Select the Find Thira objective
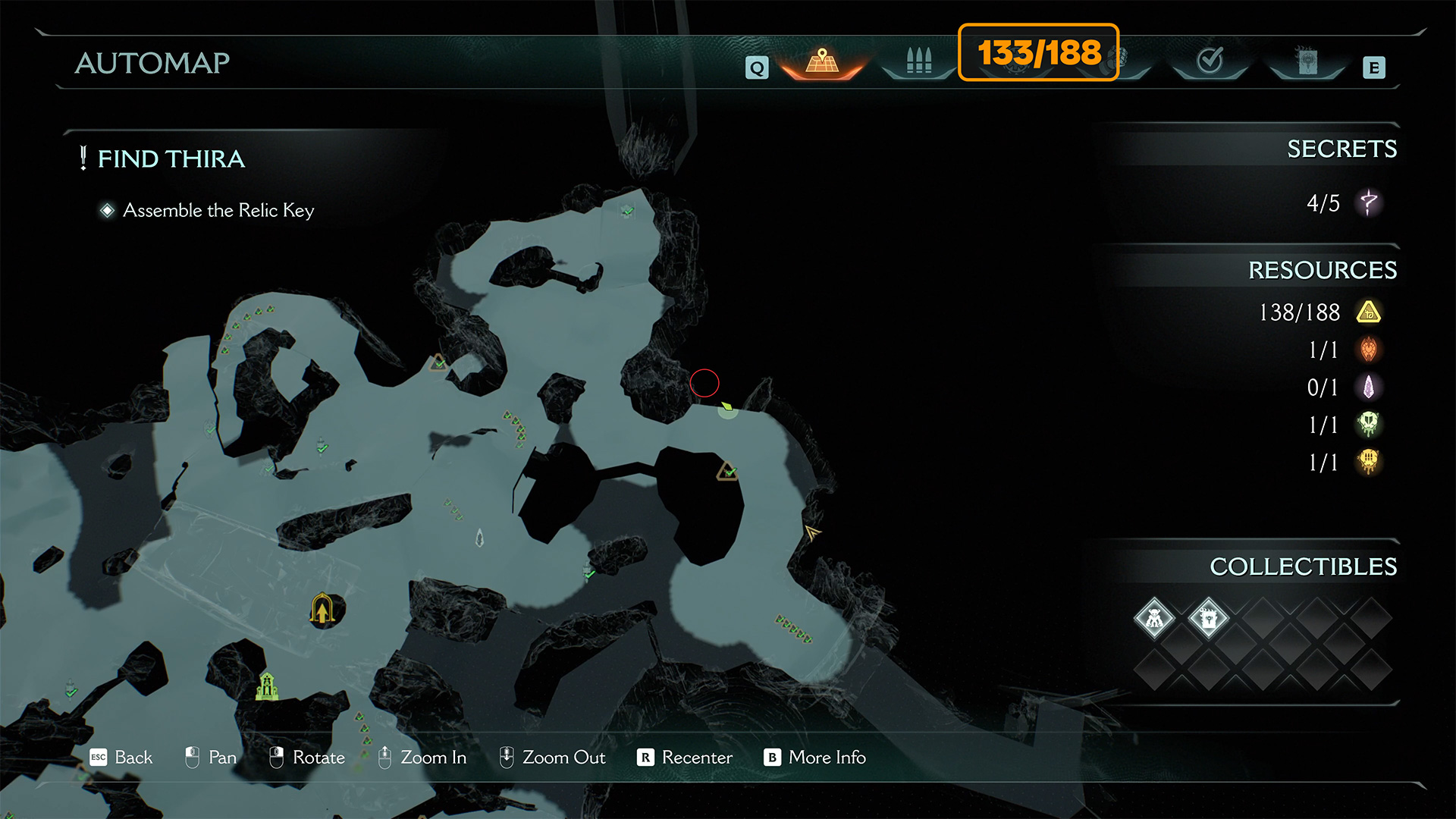The height and width of the screenshot is (819, 1456). coord(171,158)
